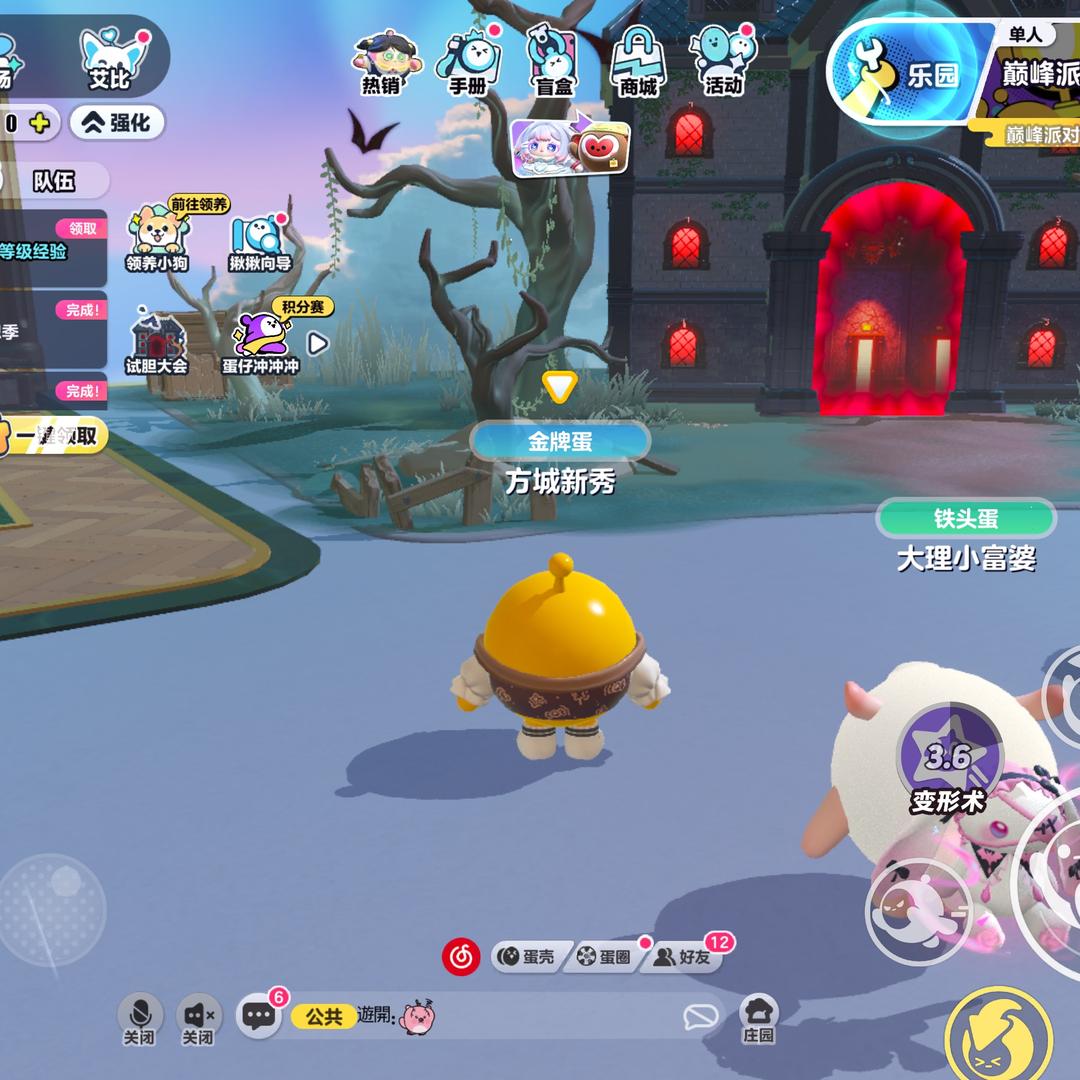The width and height of the screenshot is (1080, 1080).
Task: Open the 手册 handbook icon
Action: (x=467, y=62)
